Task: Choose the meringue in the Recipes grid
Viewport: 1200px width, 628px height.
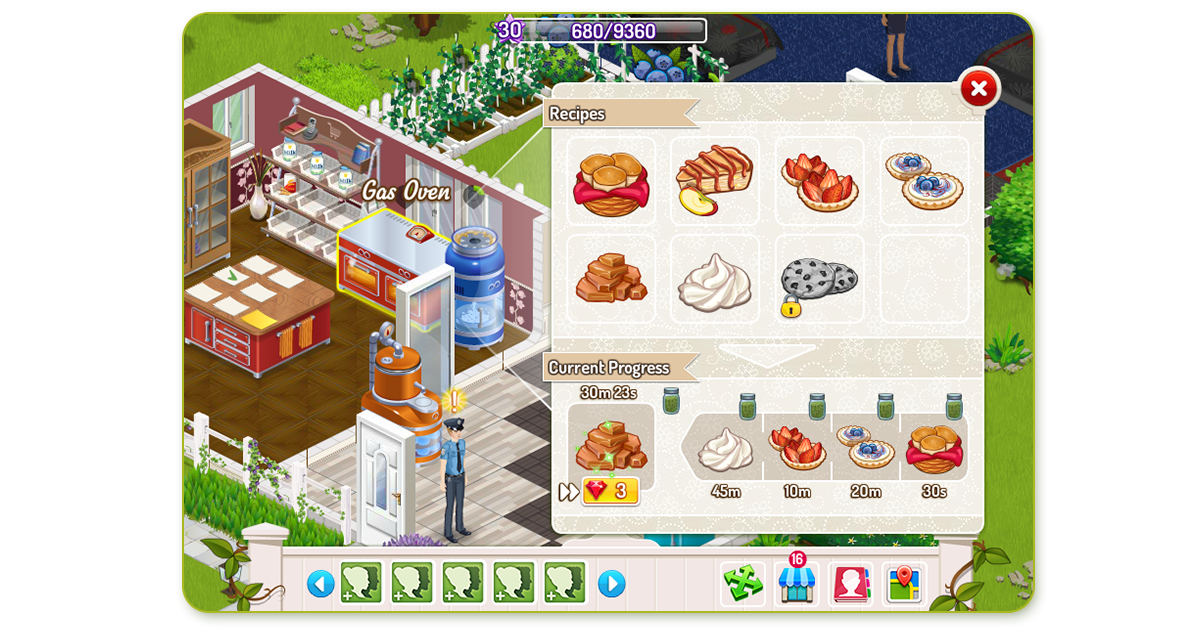Action: [x=714, y=281]
